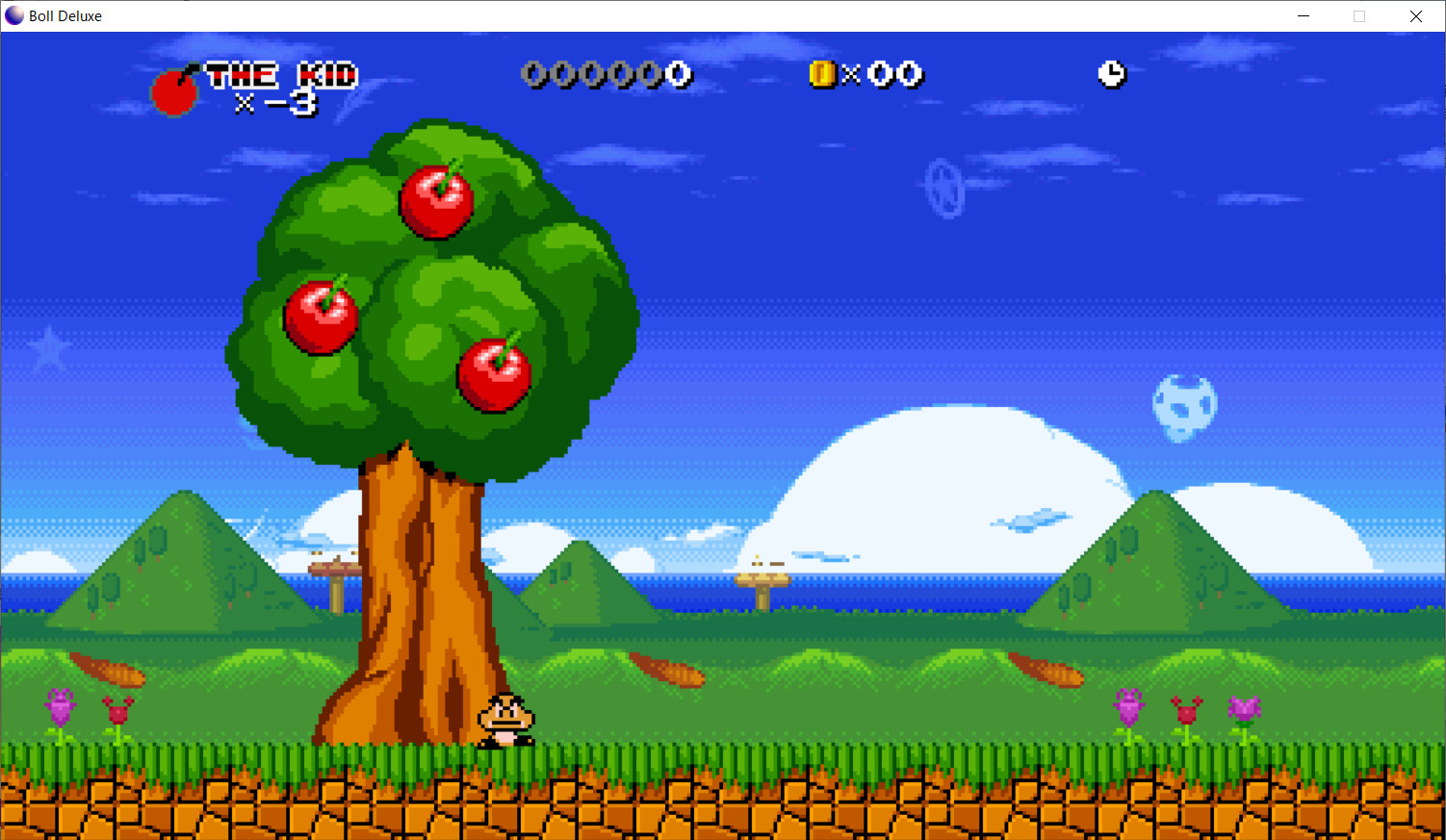Click the blue moon icon in the upper right sky

[x=1183, y=406]
